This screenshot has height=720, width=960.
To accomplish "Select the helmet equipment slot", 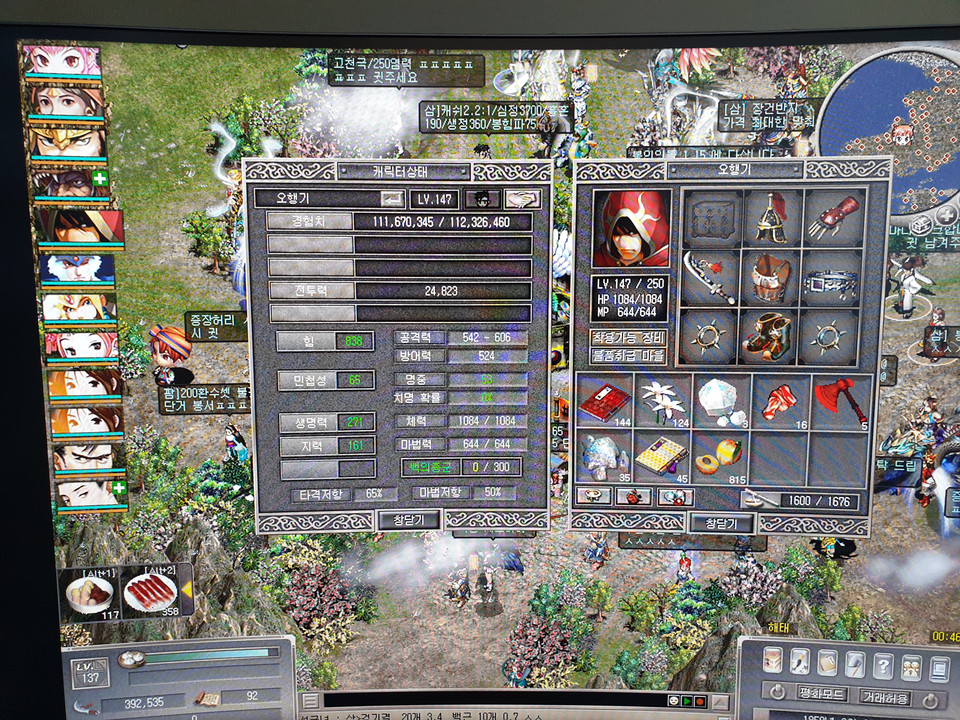I will point(771,219).
